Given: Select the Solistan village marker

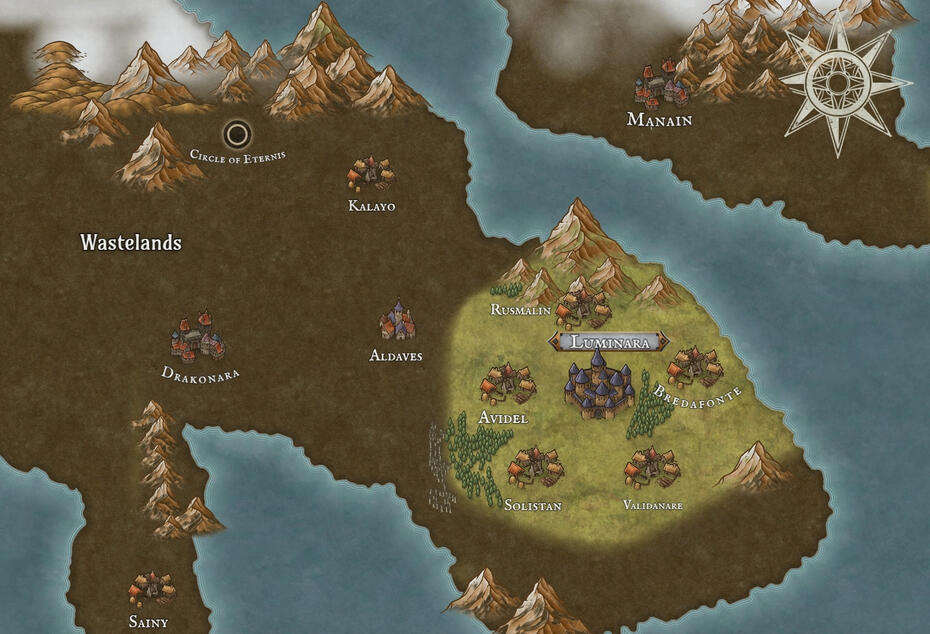Looking at the screenshot, I should click(x=535, y=467).
